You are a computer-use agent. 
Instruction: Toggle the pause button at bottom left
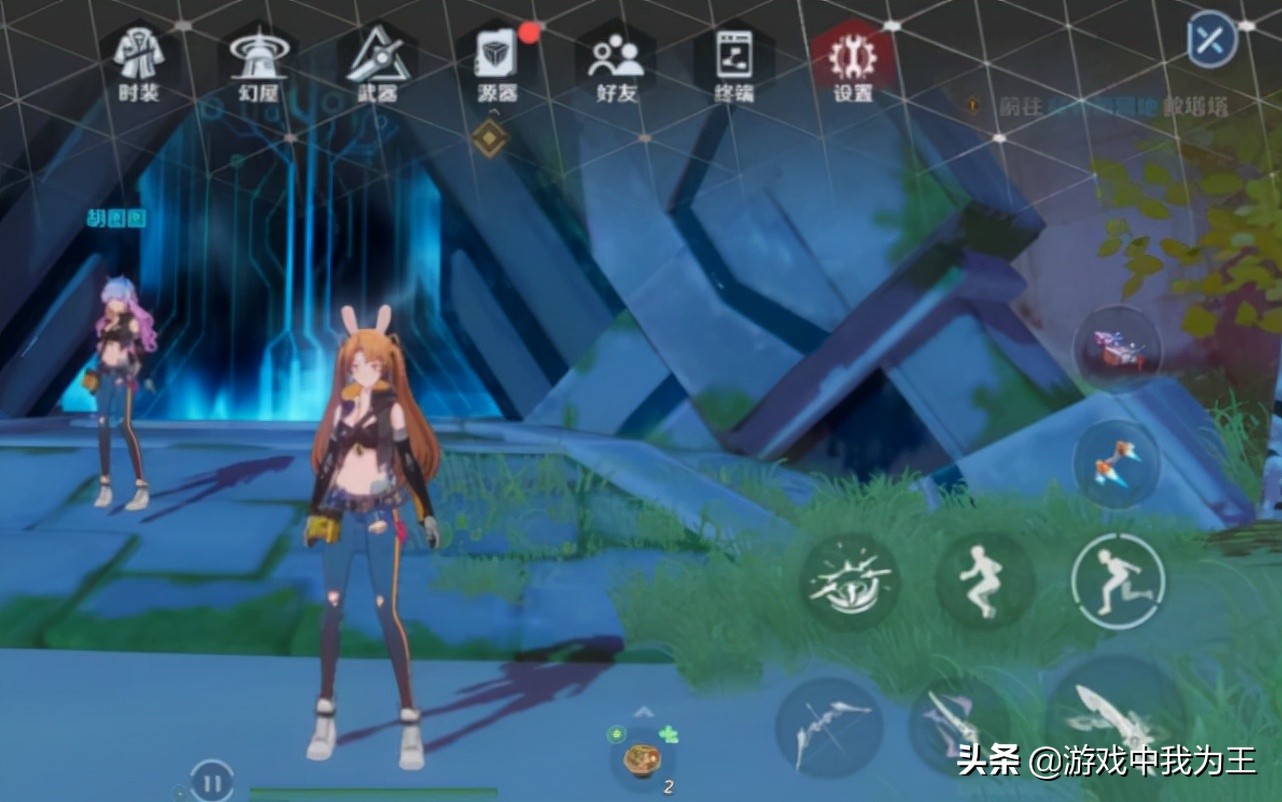[x=210, y=784]
